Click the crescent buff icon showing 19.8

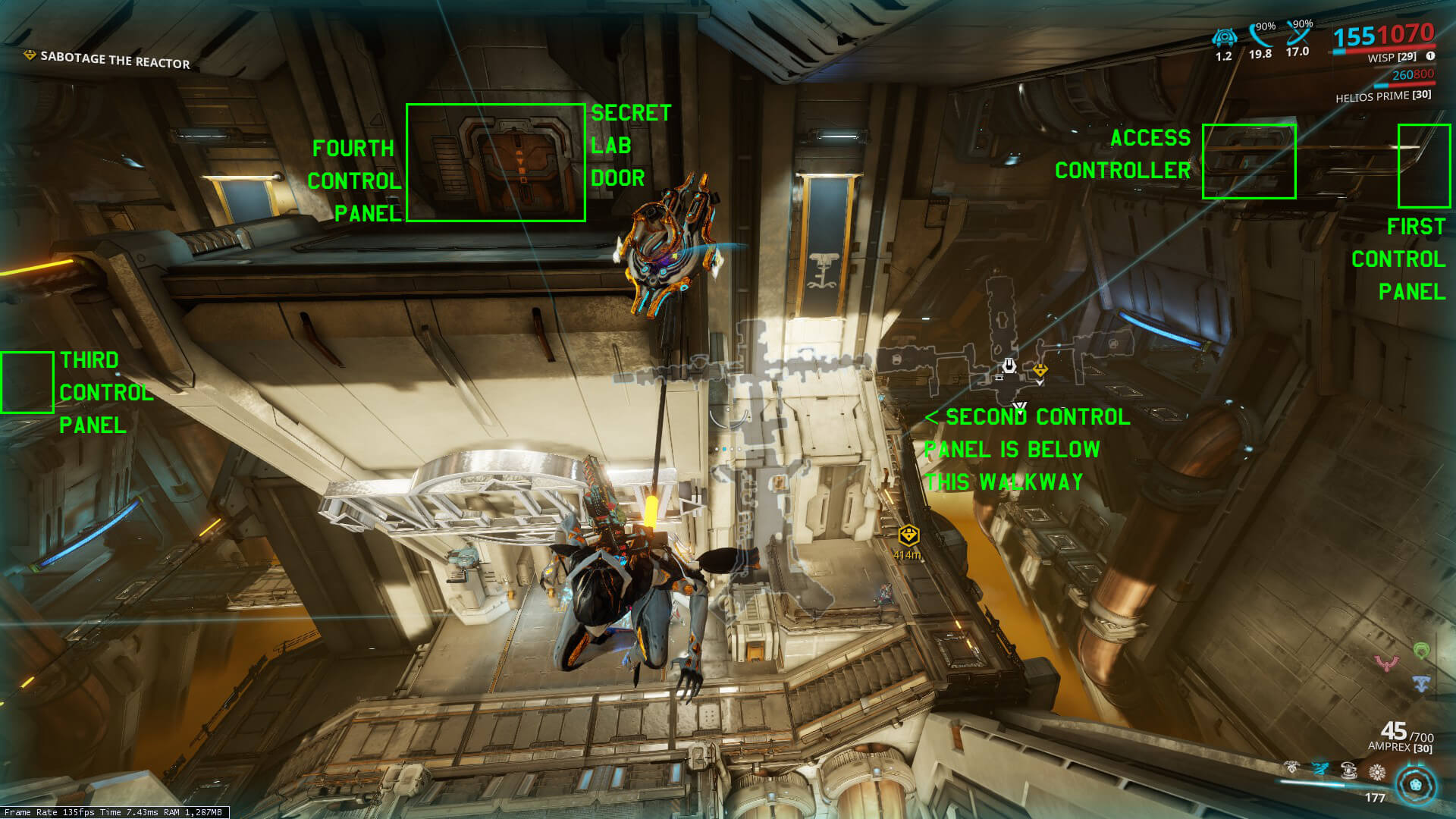click(1262, 37)
